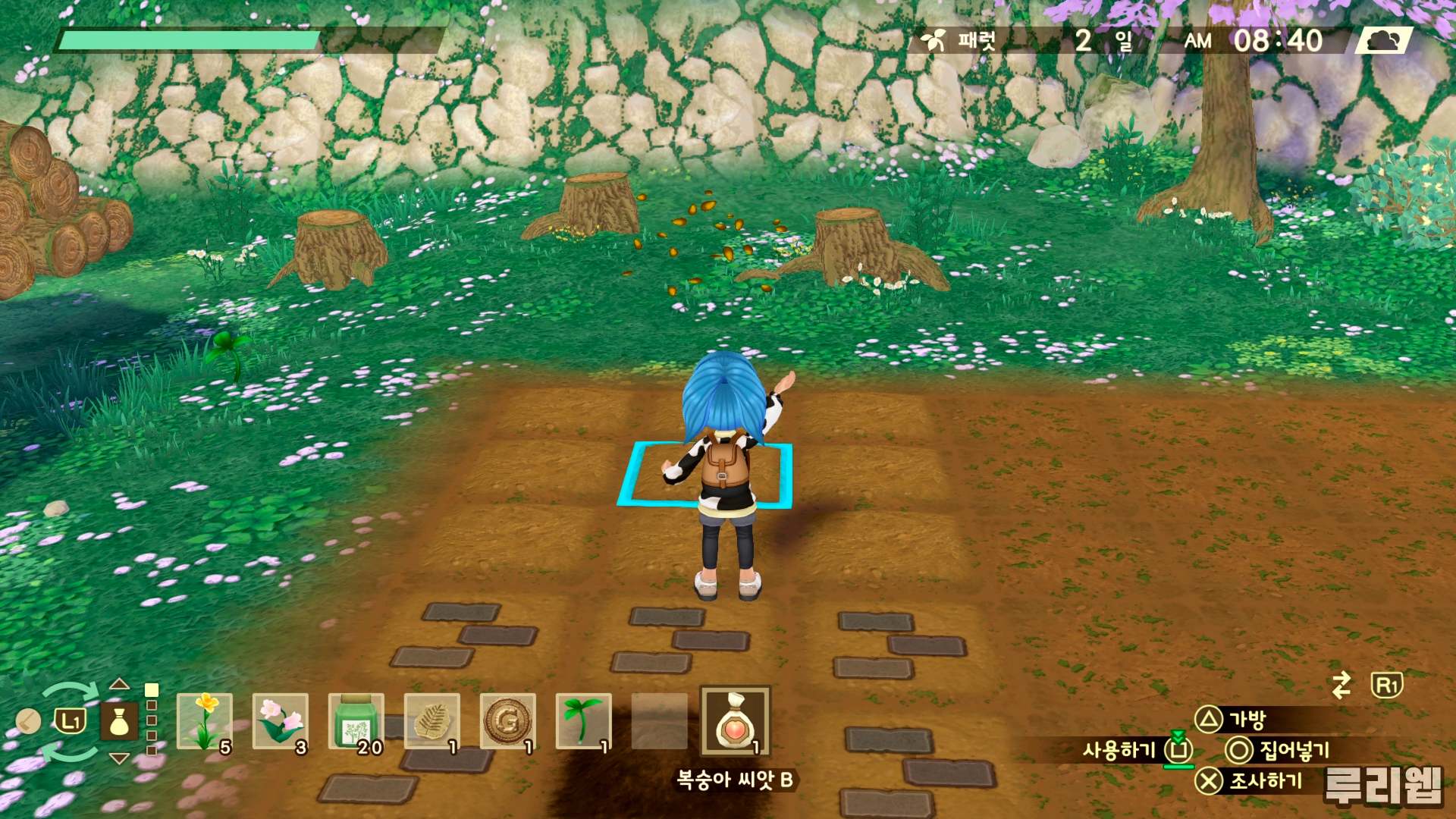Click the hotbar page down arrow
Screen dimensions: 1456x819
pos(119,758)
